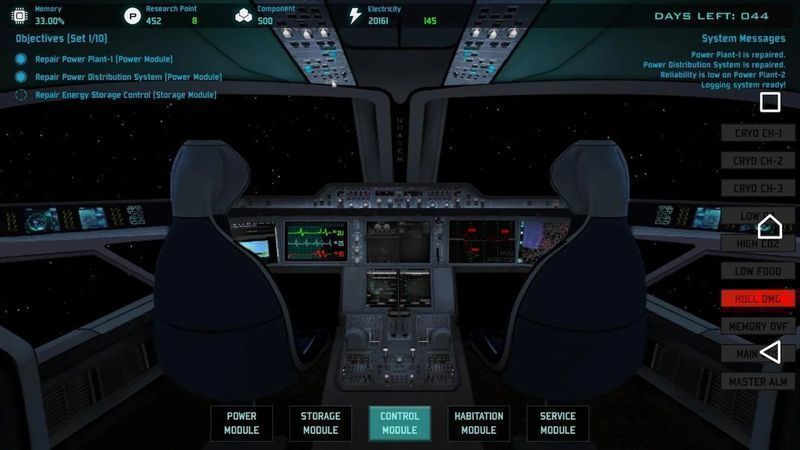
Task: Click the Memory chip icon
Action: point(20,15)
